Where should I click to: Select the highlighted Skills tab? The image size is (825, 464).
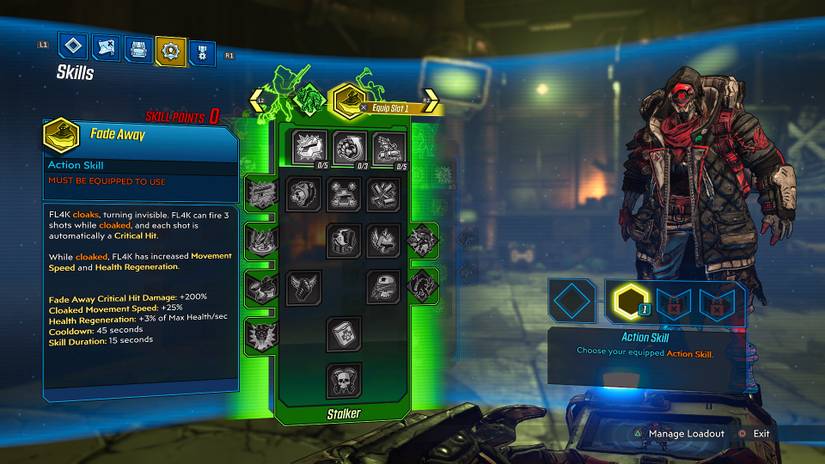pyautogui.click(x=171, y=50)
